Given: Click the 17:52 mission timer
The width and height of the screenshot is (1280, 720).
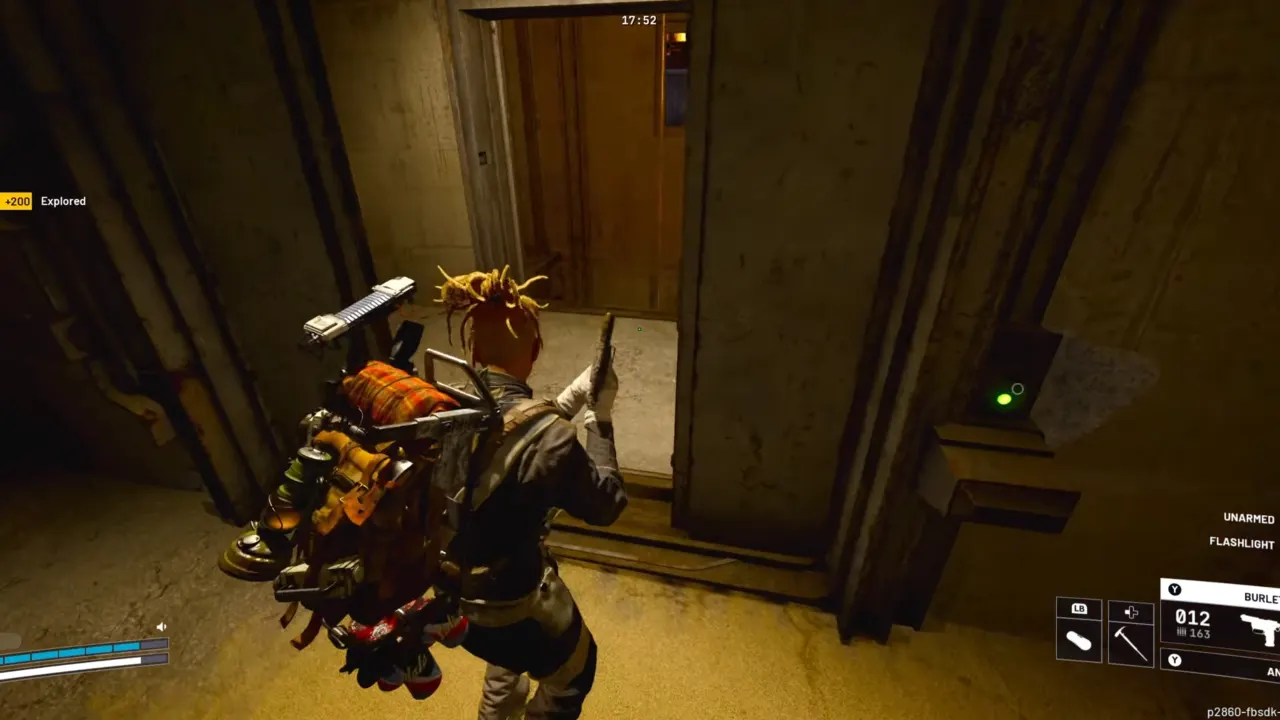Looking at the screenshot, I should pos(637,19).
